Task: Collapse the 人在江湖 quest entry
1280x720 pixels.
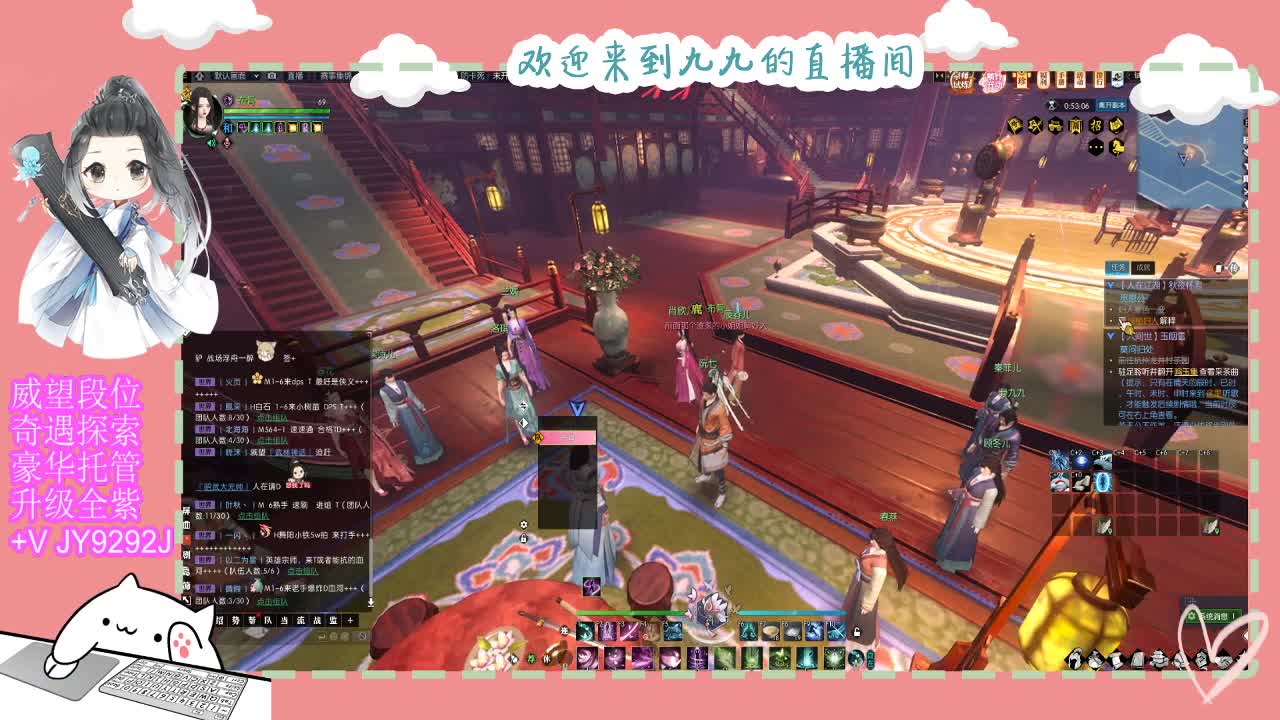Action: [1110, 285]
